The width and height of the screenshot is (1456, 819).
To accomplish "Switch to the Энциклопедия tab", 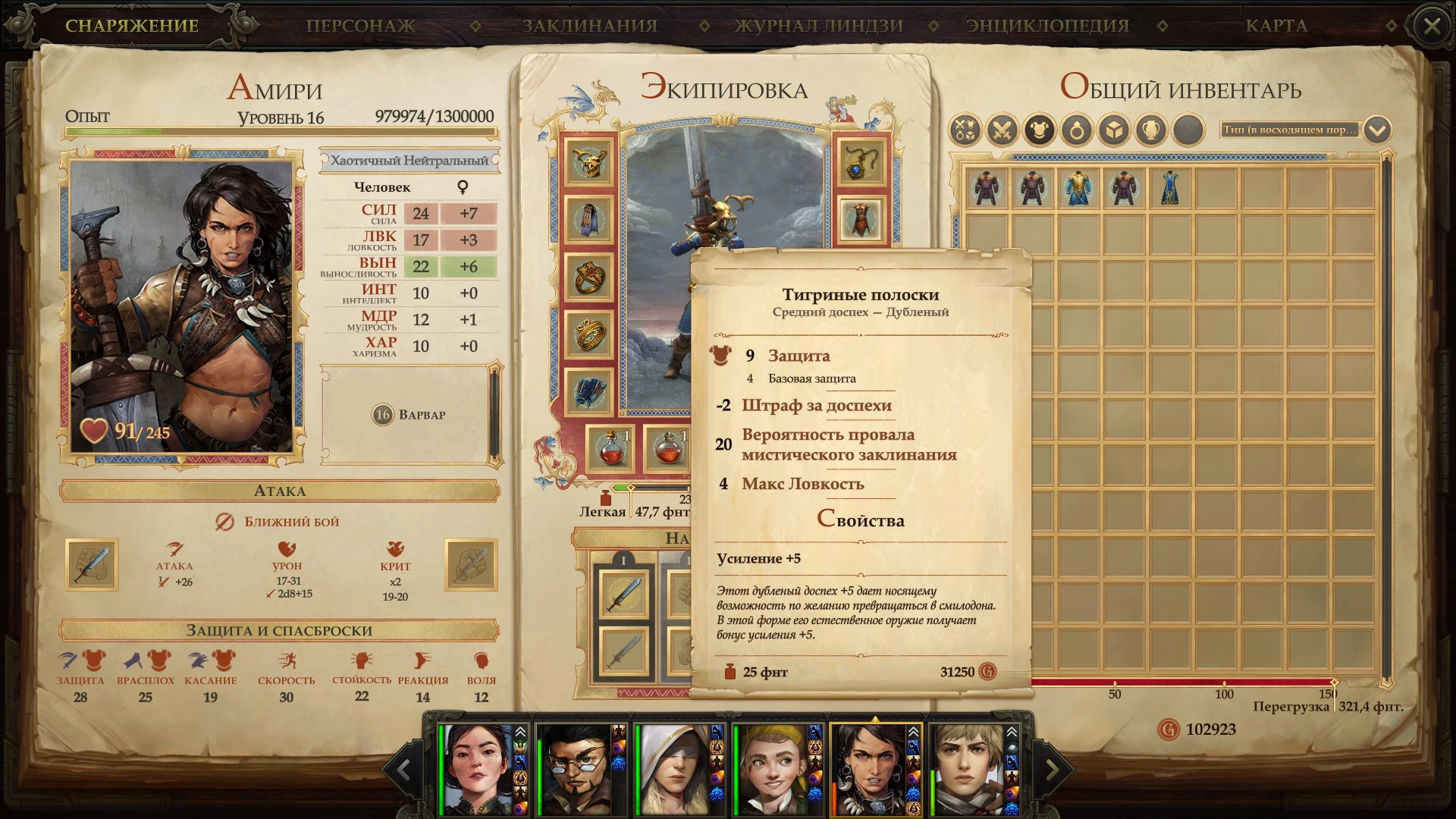I will click(1047, 26).
